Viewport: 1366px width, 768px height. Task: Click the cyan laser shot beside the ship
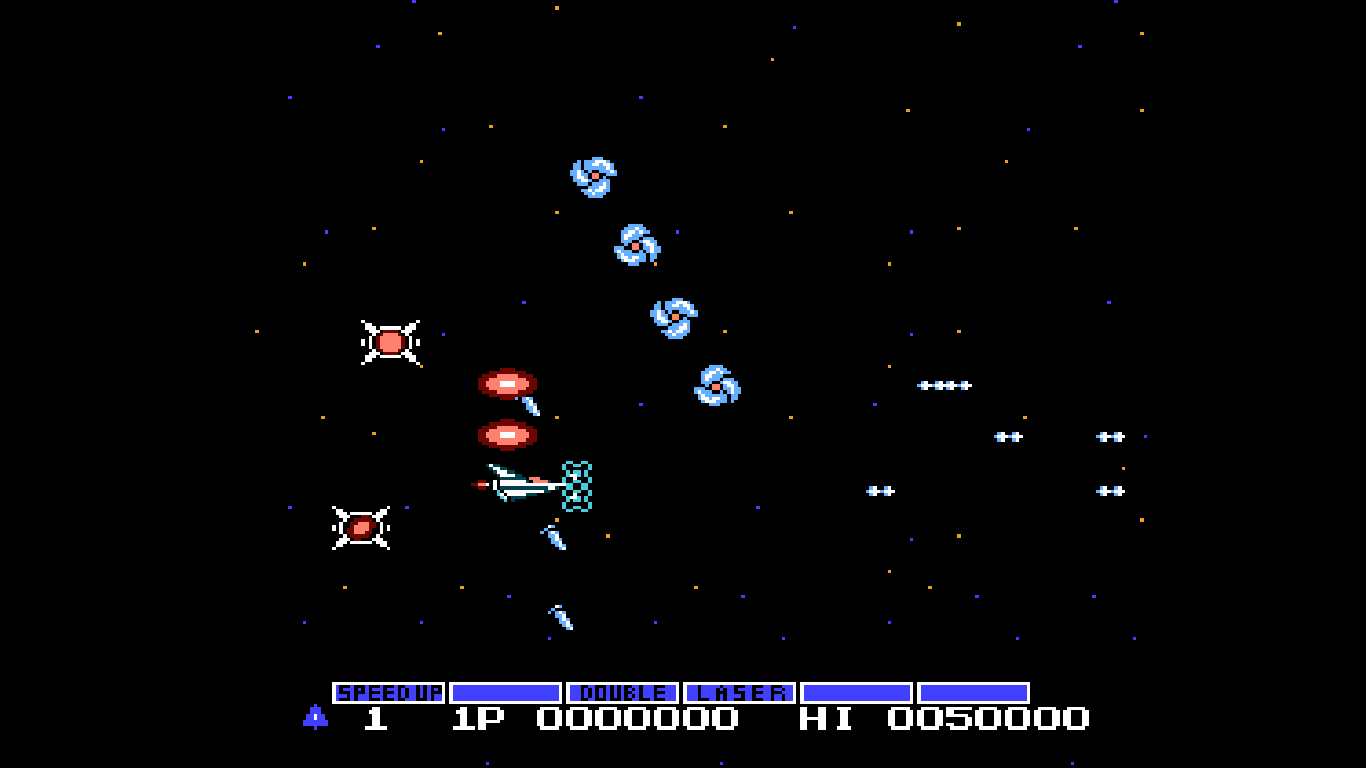pyautogui.click(x=577, y=484)
